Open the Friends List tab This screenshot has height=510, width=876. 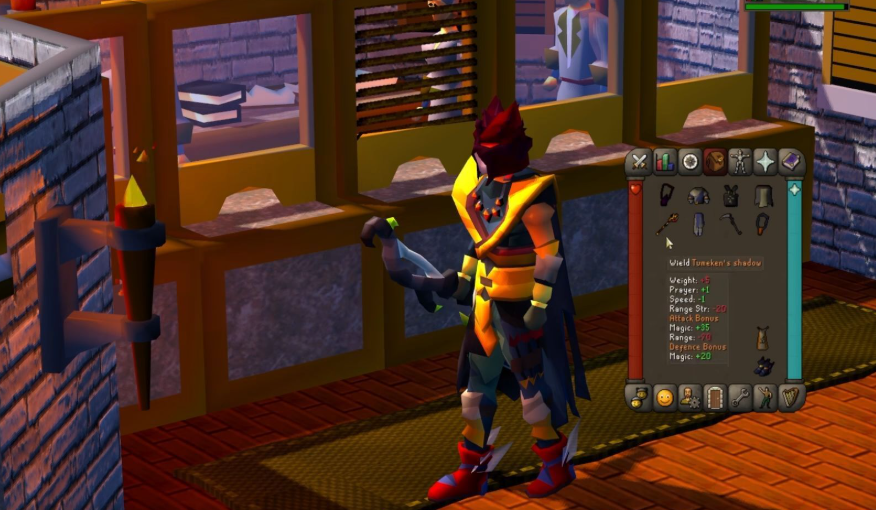point(640,397)
